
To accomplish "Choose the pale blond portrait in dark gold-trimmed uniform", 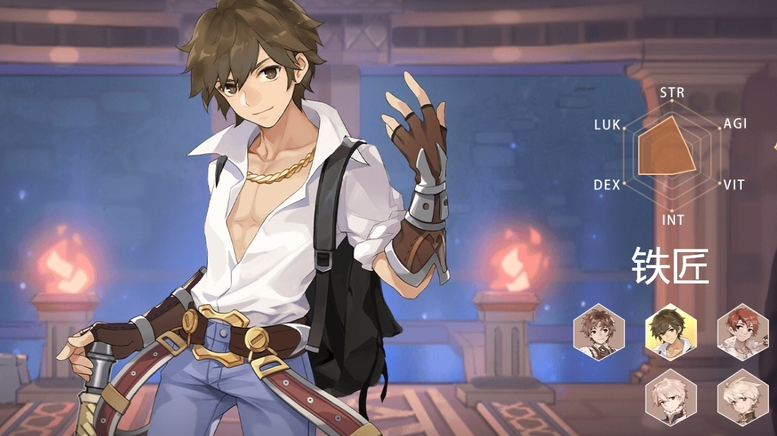I will [x=743, y=397].
